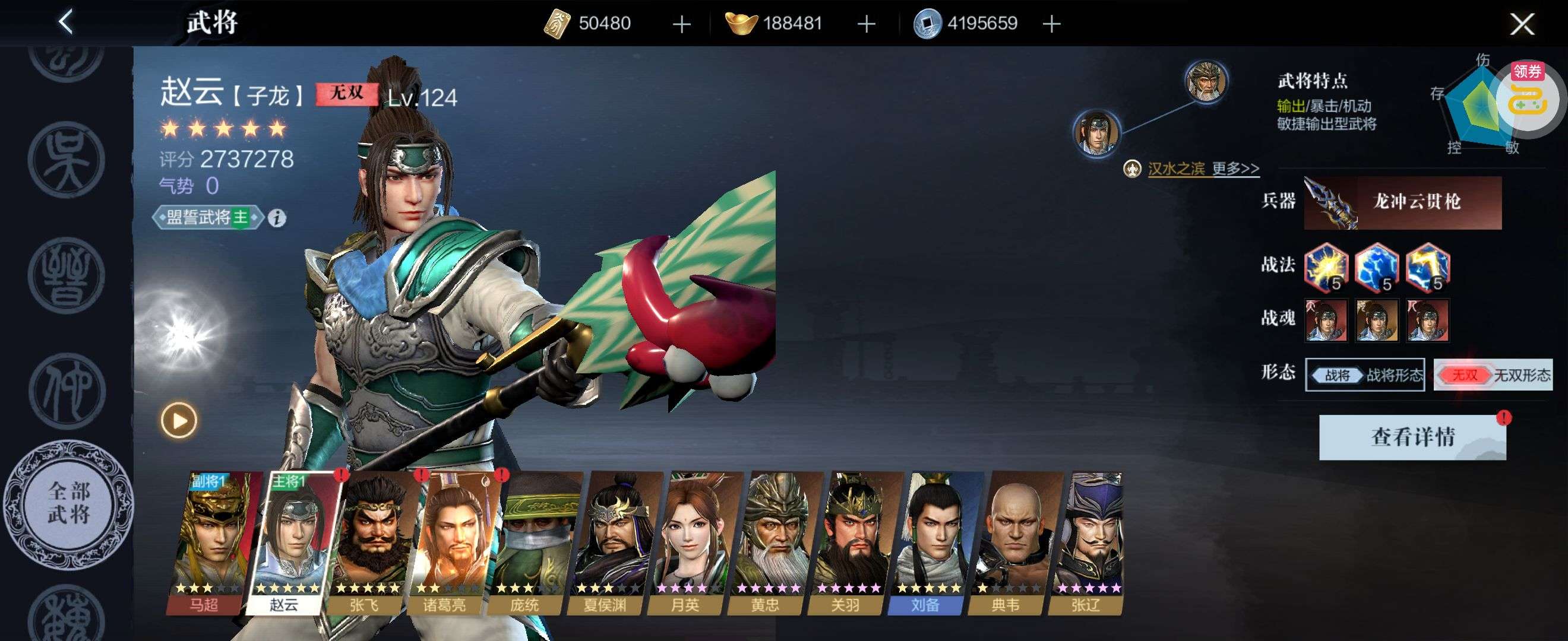Select 月英 from the roster

coord(689,543)
